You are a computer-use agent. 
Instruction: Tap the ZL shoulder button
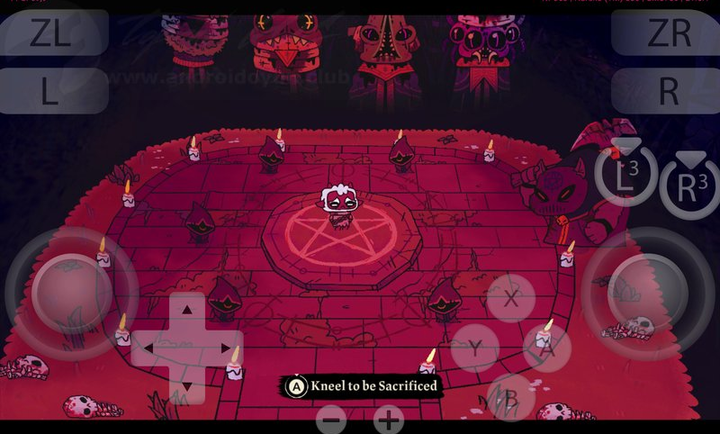52,33
